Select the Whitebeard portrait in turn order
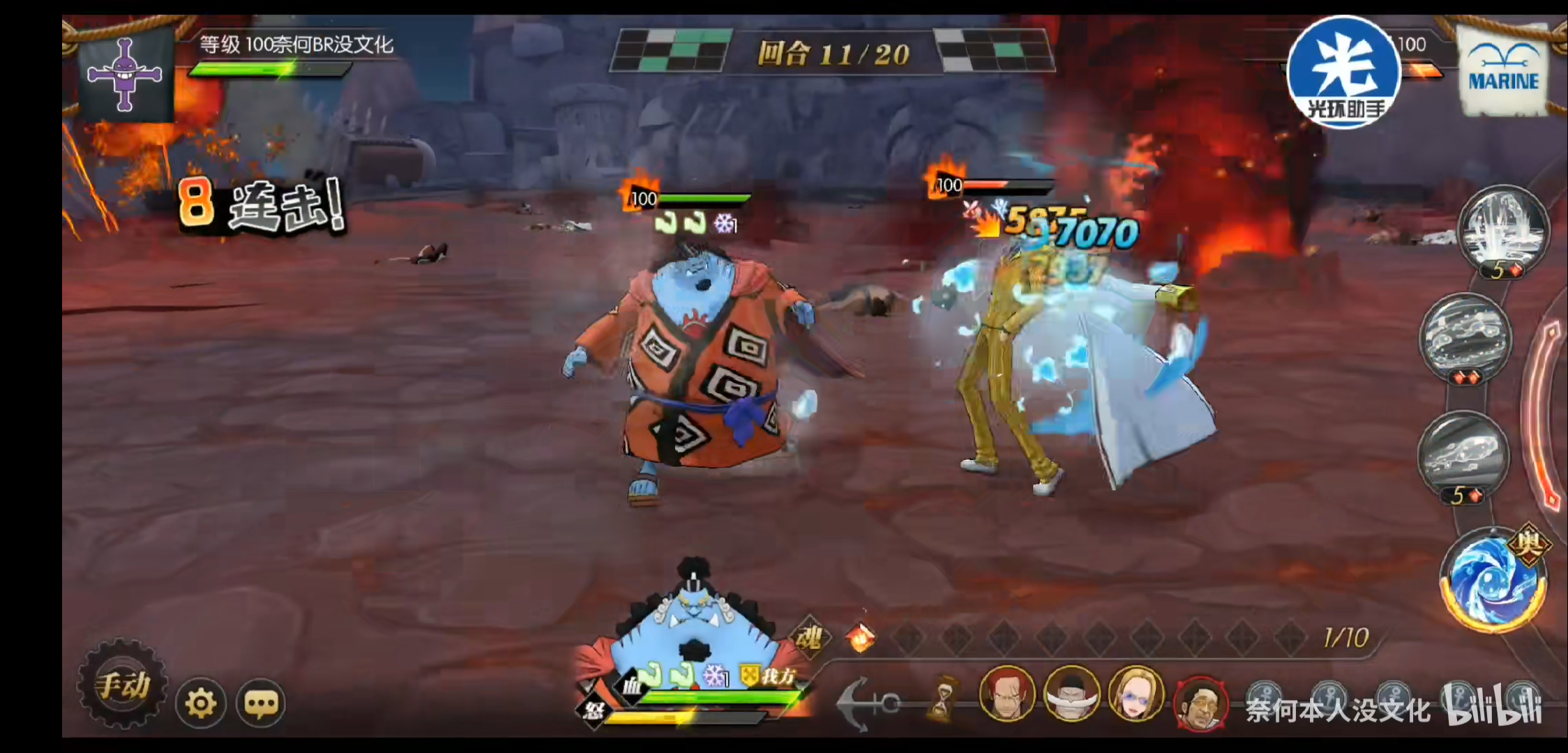The width and height of the screenshot is (1568, 753). (1071, 694)
